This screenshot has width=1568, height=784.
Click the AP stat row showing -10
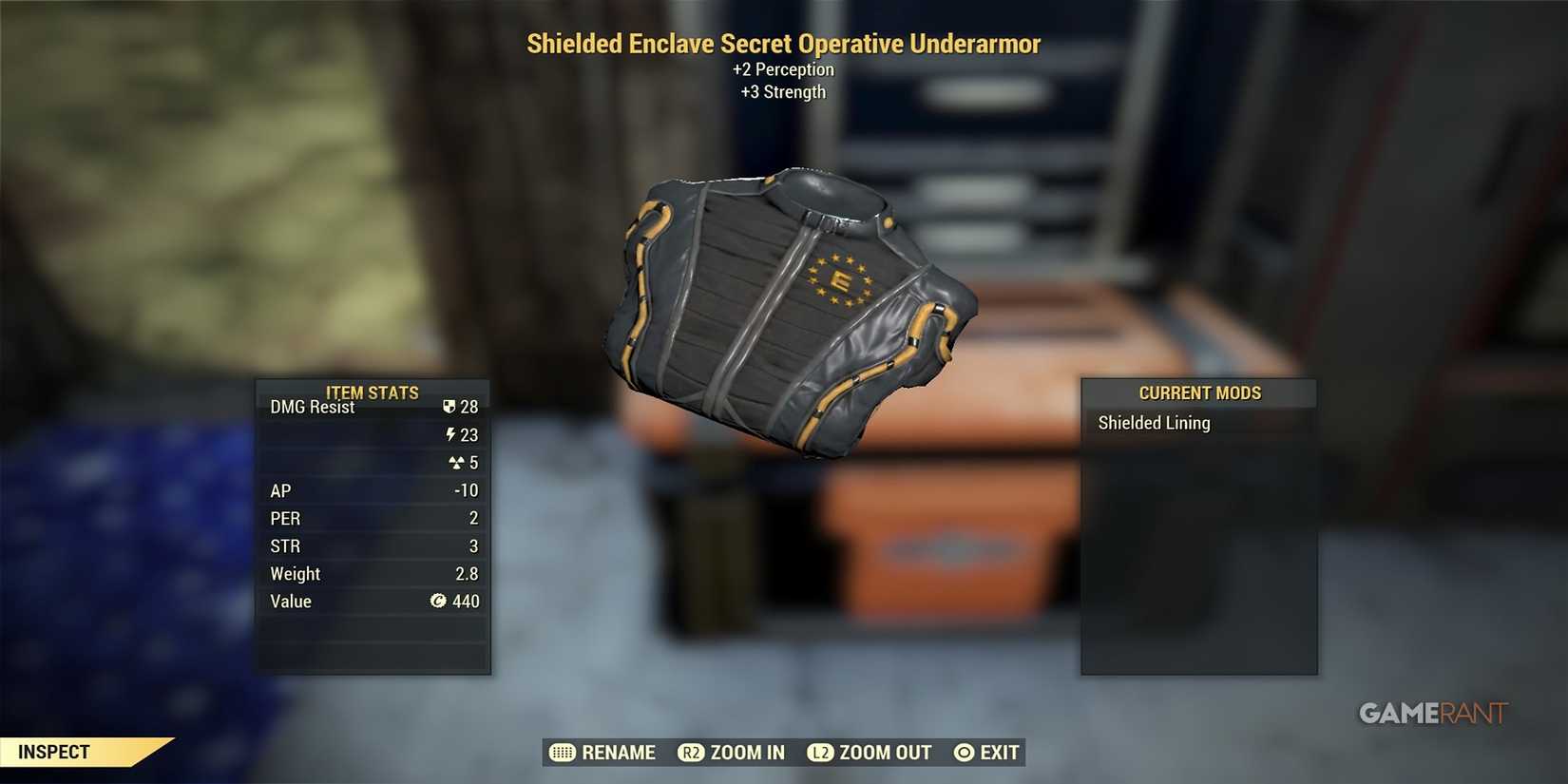point(373,490)
